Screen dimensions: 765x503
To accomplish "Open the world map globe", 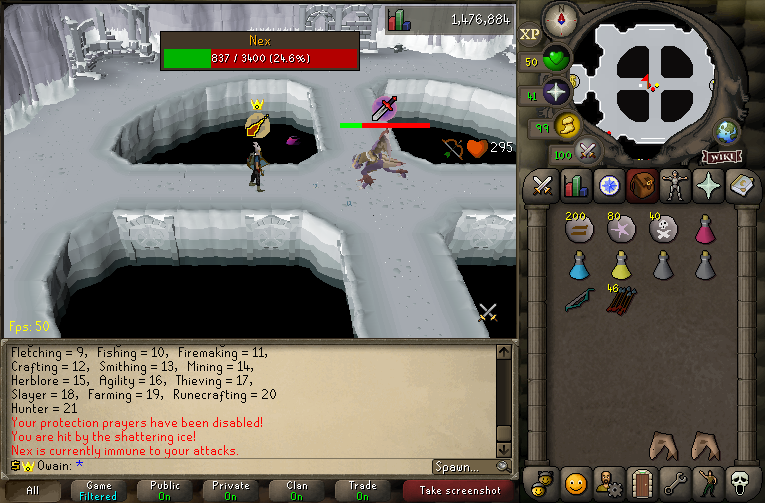I will click(x=727, y=131).
